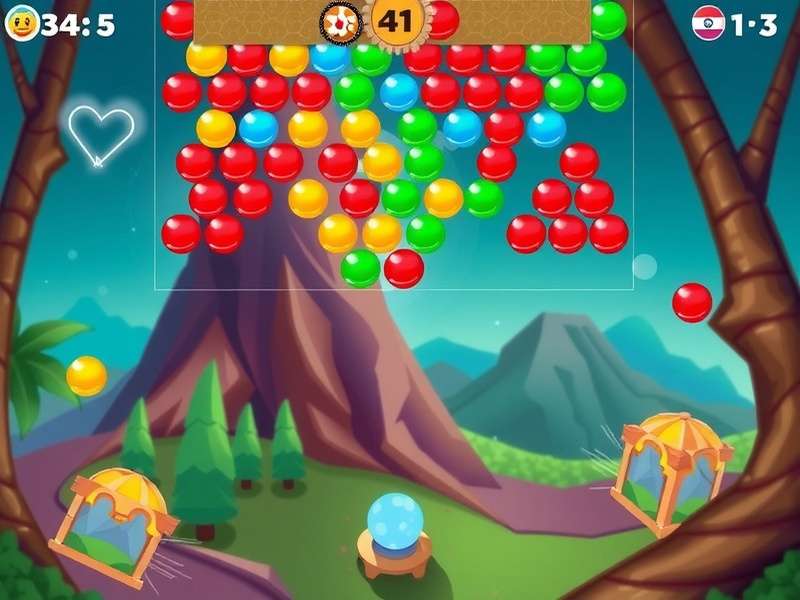Click the smiley face icon beside 34:5
Image resolution: width=800 pixels, height=600 pixels.
click(x=22, y=24)
